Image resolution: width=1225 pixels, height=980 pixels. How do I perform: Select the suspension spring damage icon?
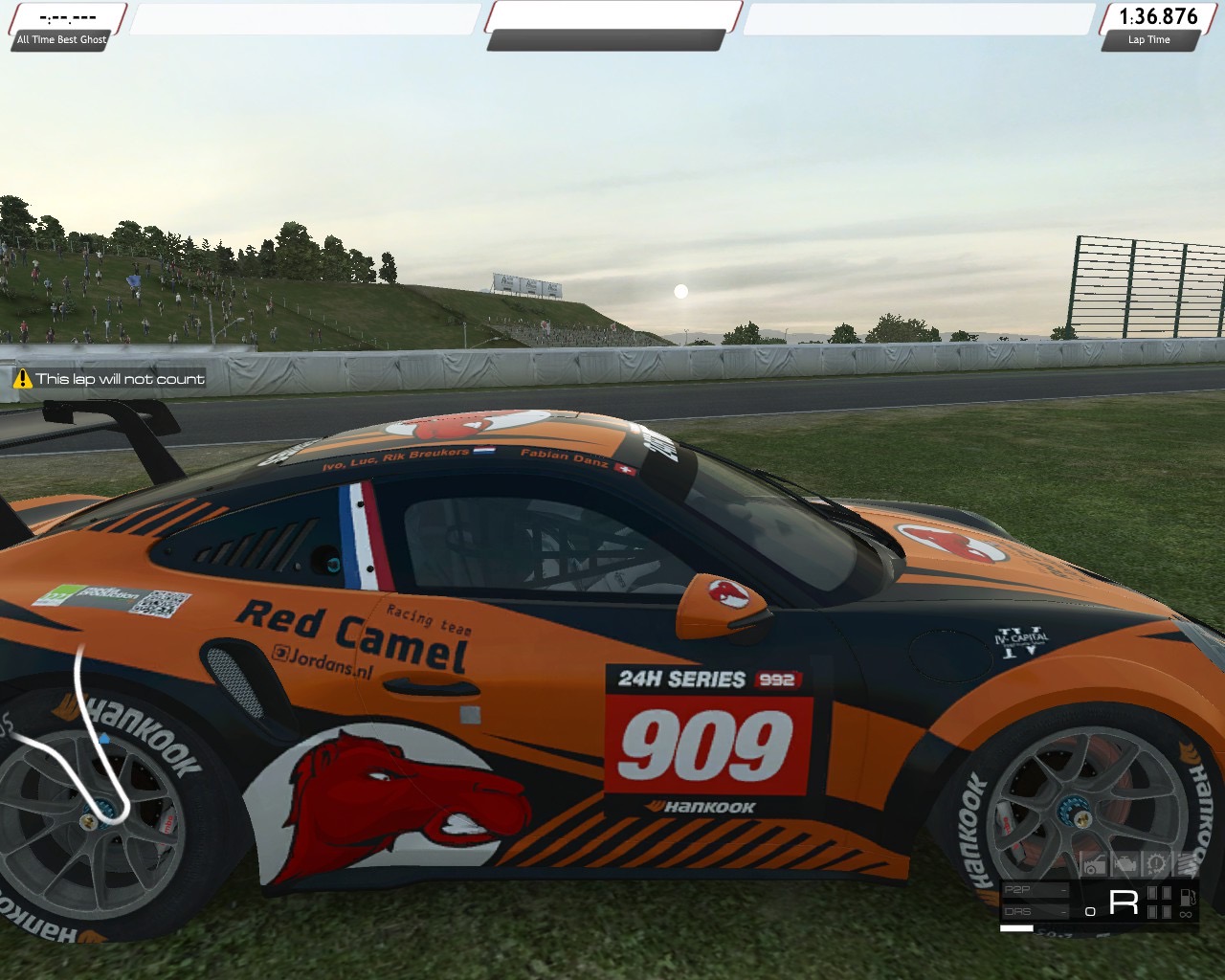(1187, 865)
